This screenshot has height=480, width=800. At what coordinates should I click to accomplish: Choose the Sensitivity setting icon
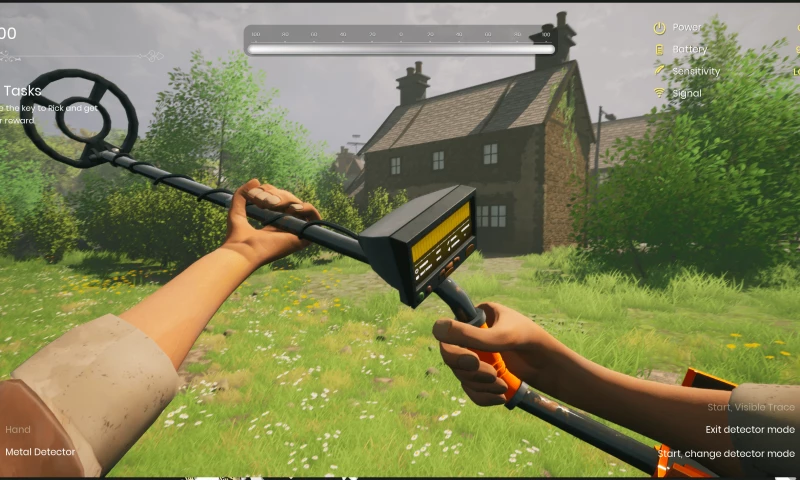(x=659, y=71)
